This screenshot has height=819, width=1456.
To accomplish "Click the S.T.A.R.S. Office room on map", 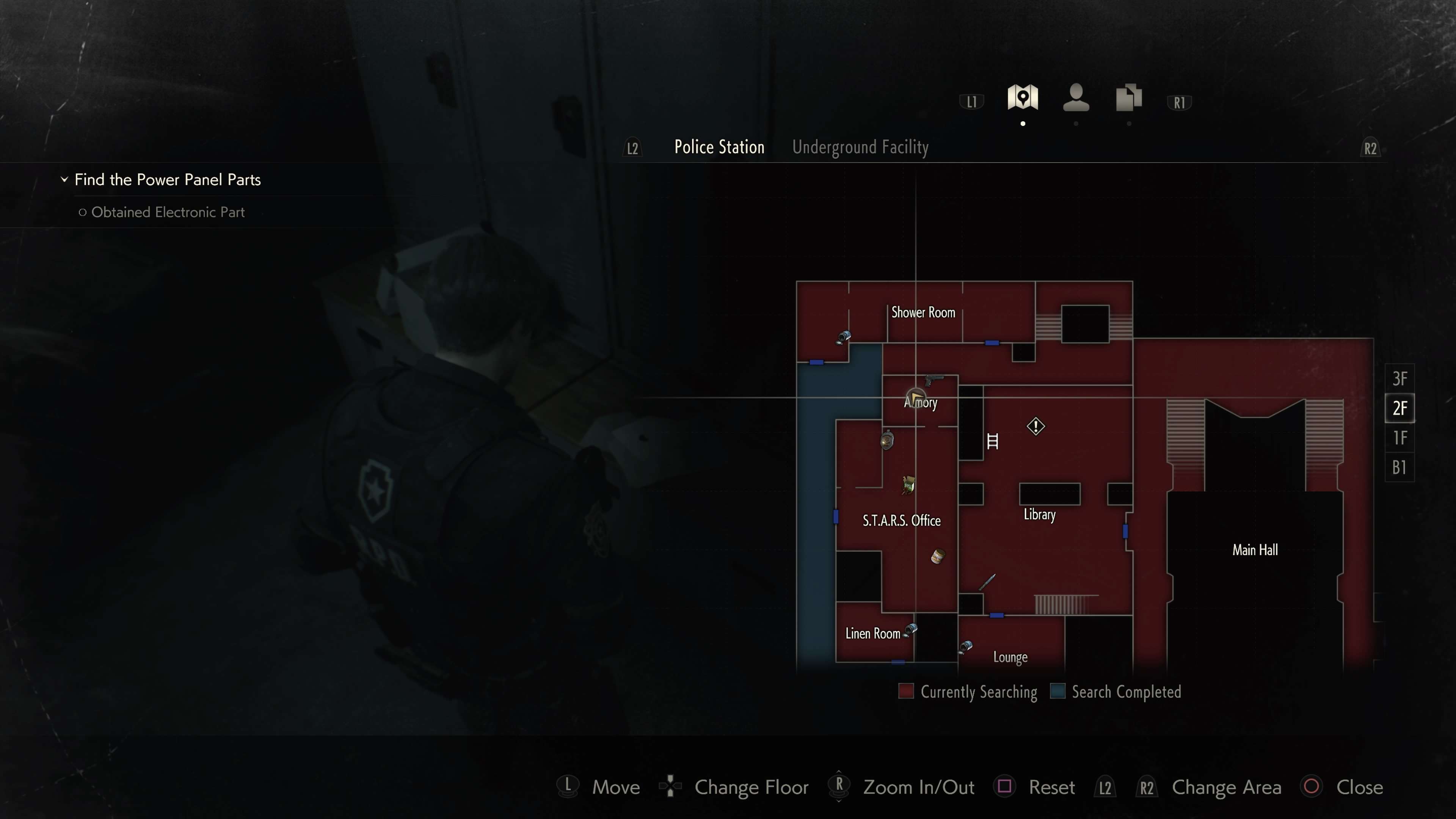I will click(x=901, y=521).
